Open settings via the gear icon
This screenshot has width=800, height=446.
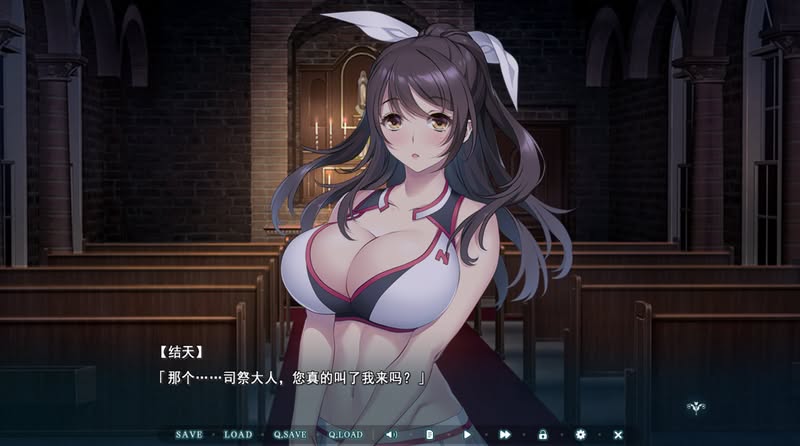pyautogui.click(x=580, y=435)
